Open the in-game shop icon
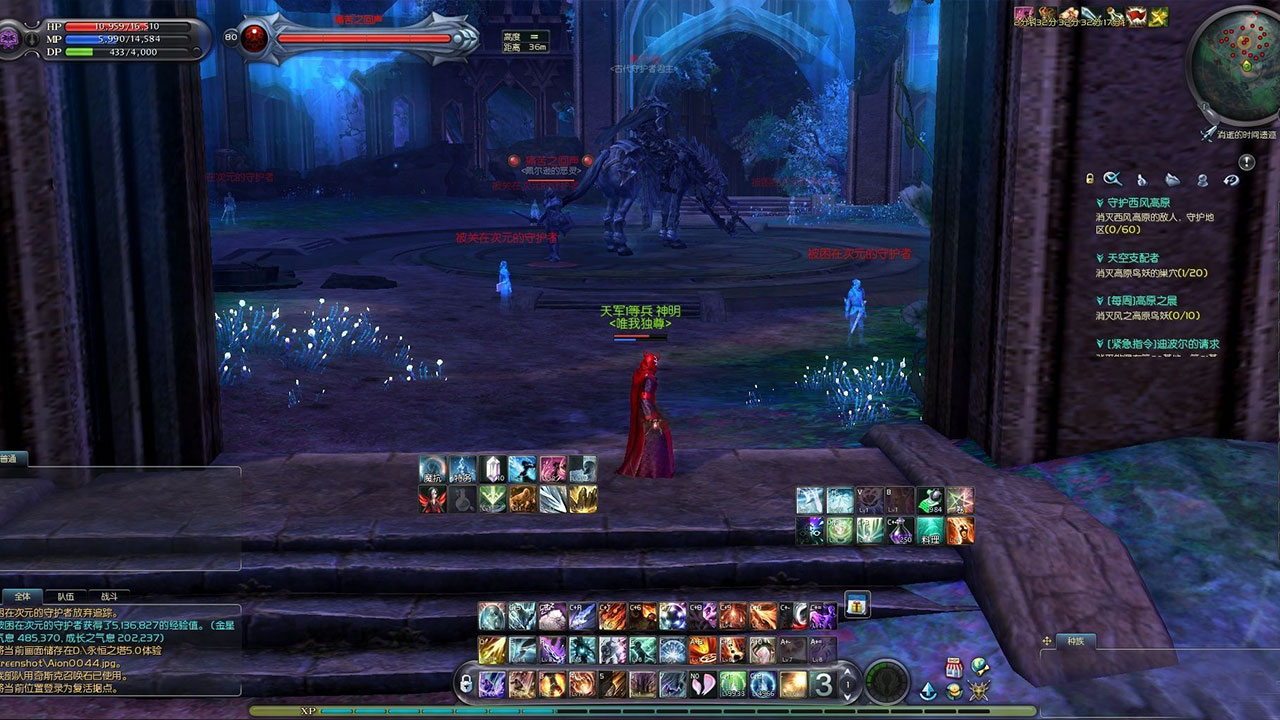This screenshot has width=1280, height=720. (953, 668)
